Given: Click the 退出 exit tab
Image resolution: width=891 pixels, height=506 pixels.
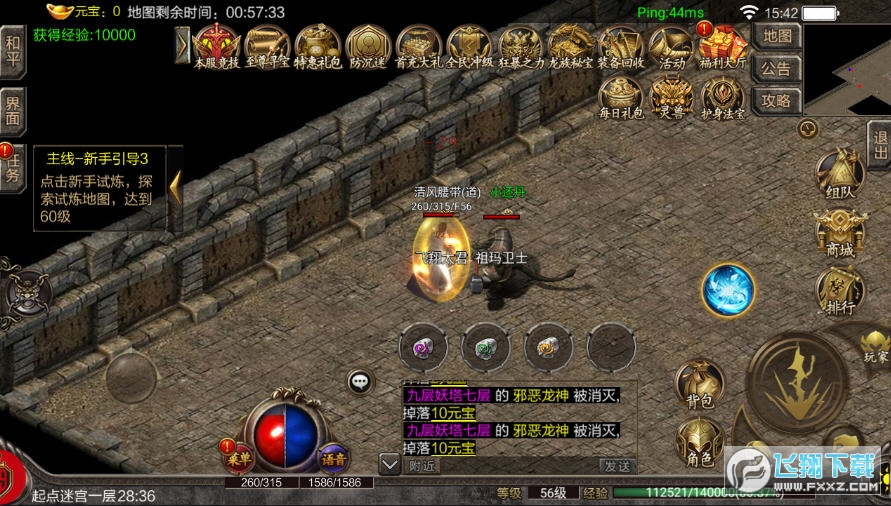Looking at the screenshot, I should pyautogui.click(x=879, y=145).
